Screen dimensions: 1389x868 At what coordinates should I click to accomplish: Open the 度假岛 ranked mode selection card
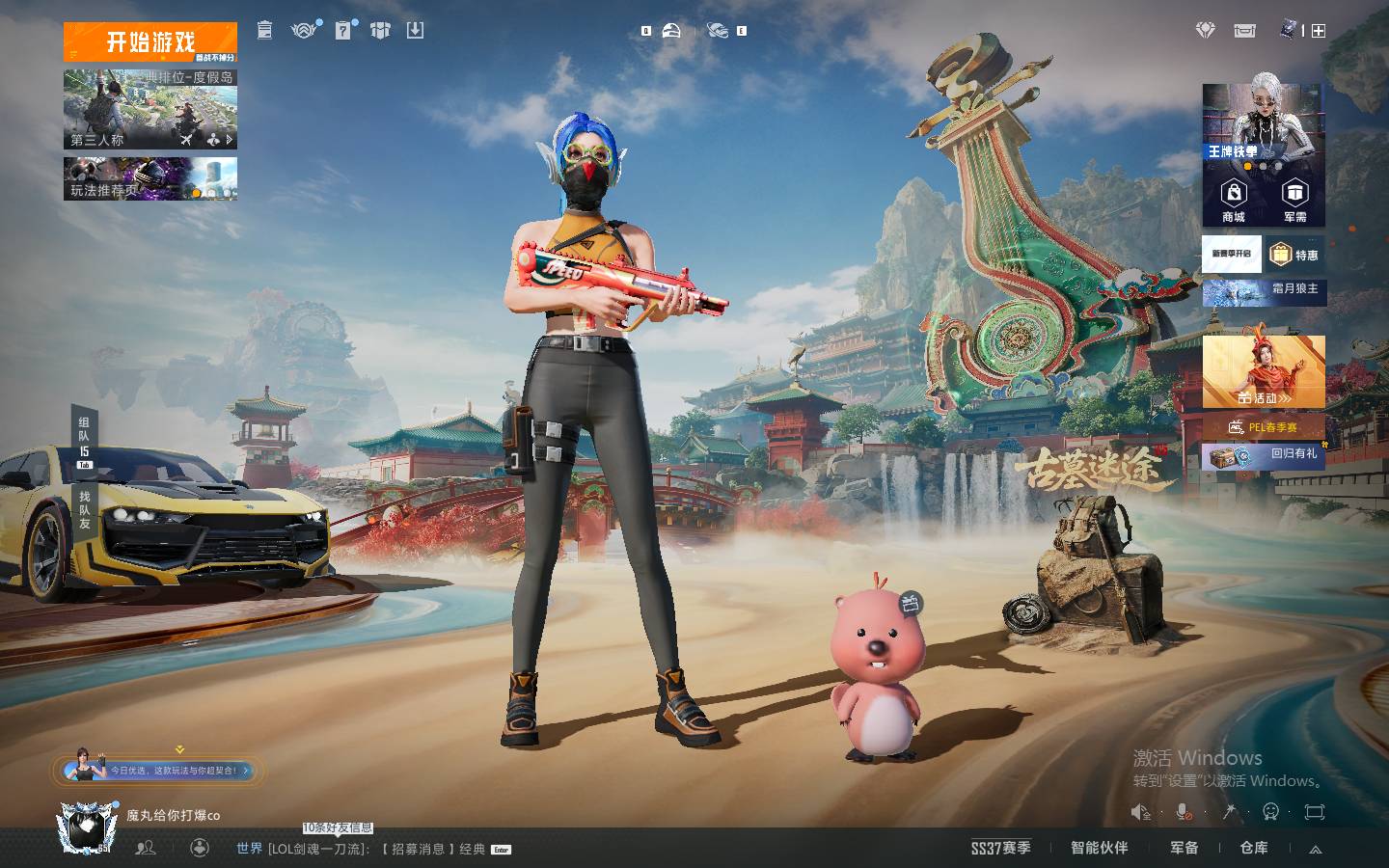[x=150, y=108]
